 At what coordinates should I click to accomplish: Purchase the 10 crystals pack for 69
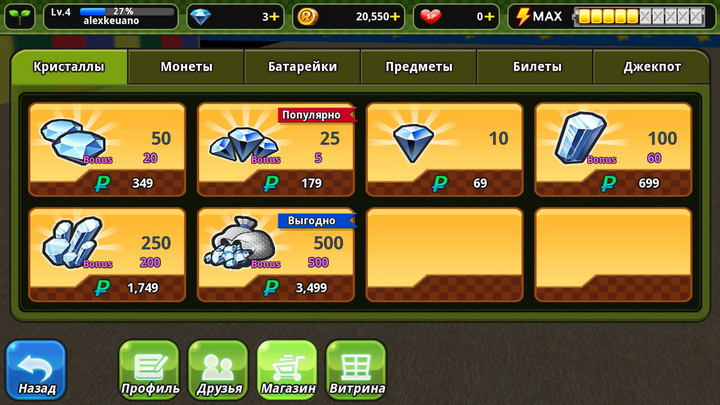(444, 148)
